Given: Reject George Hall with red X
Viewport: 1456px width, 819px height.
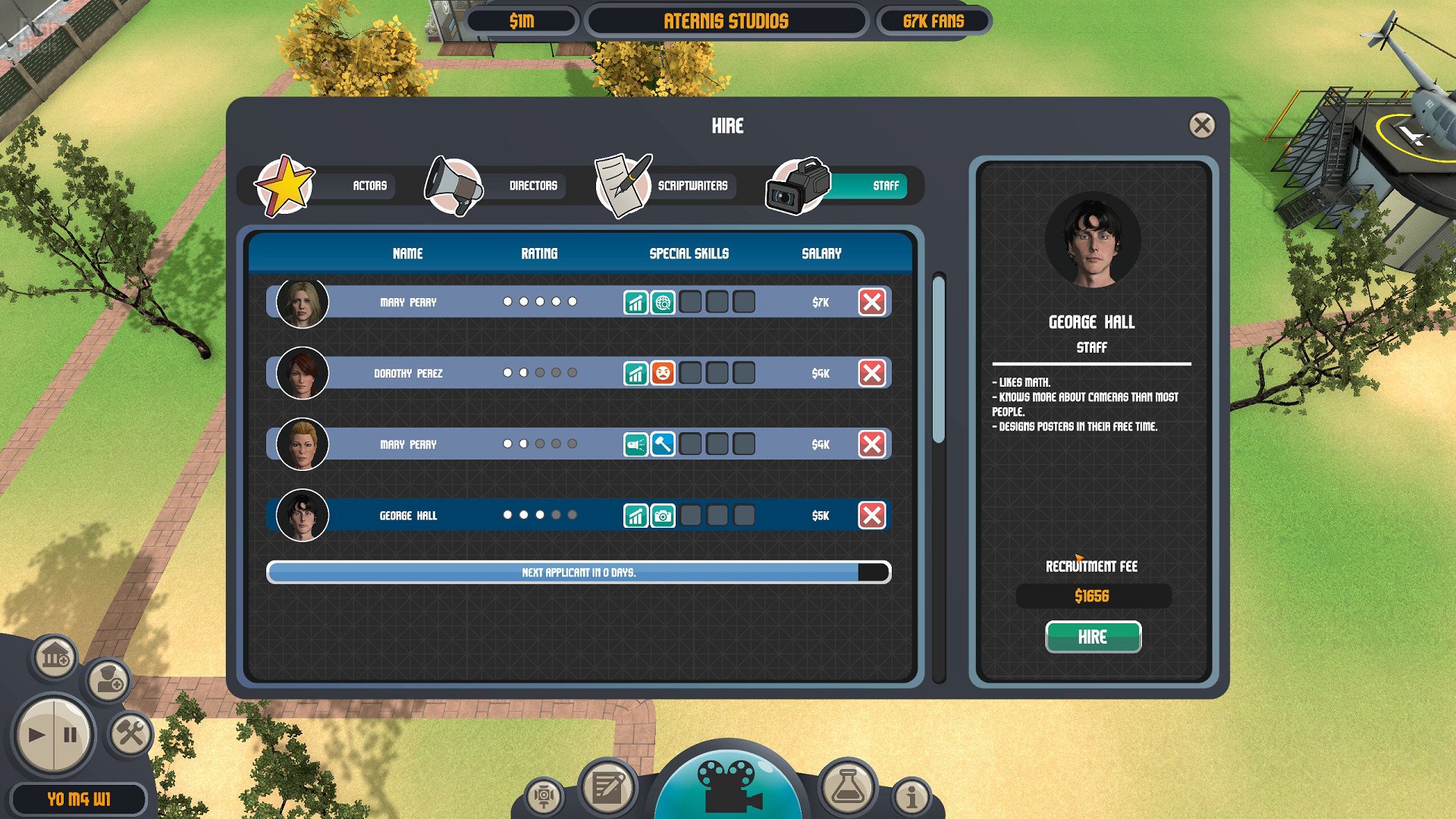Looking at the screenshot, I should (x=871, y=516).
